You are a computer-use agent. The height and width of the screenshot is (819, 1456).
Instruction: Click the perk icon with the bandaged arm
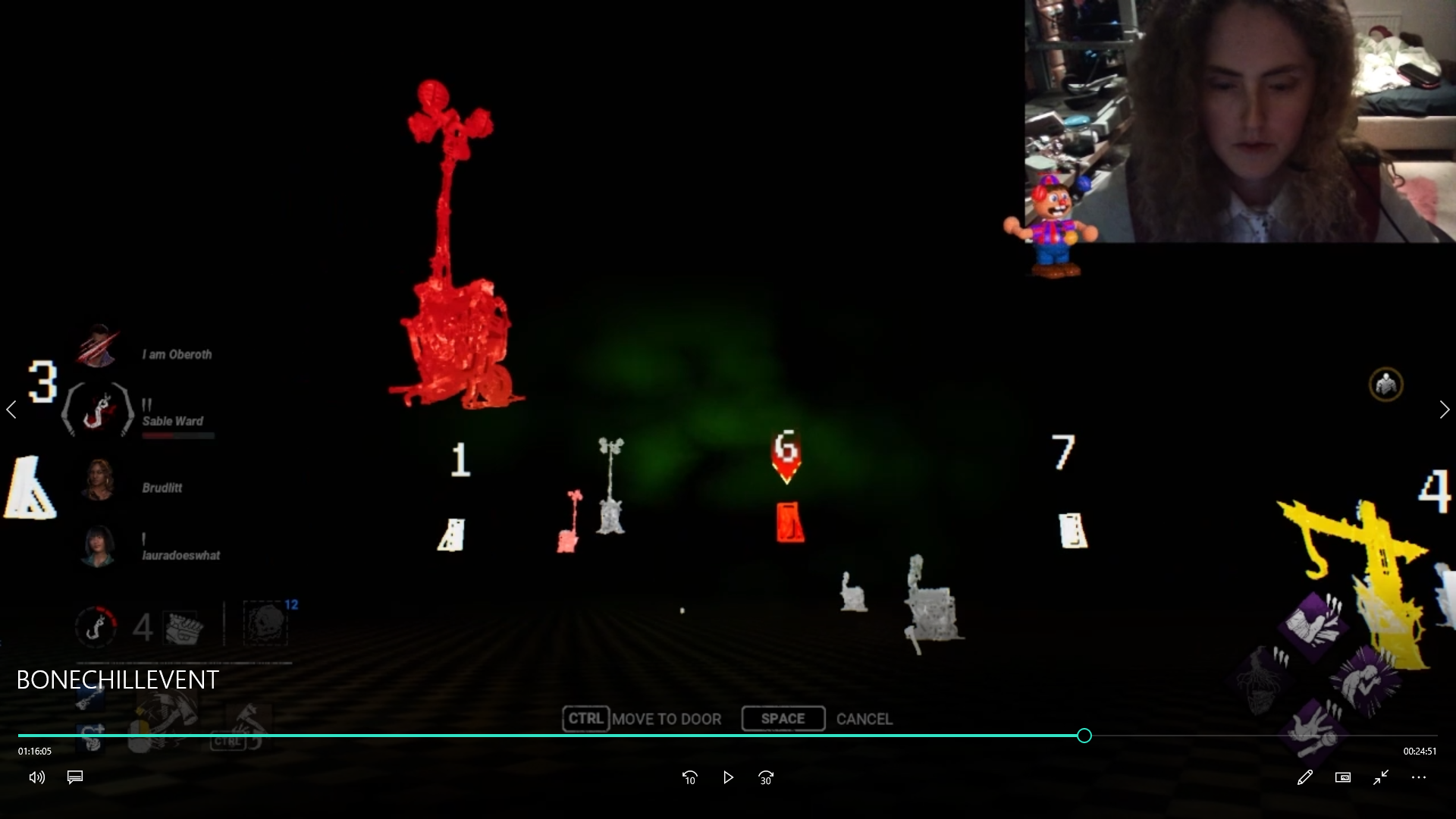[1313, 624]
